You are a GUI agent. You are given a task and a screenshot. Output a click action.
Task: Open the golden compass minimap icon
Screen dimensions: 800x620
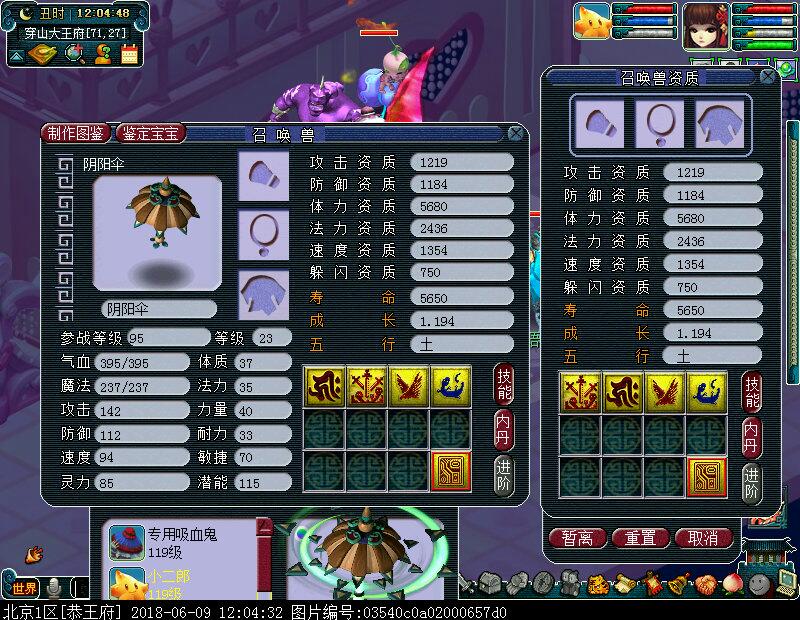[x=45, y=54]
